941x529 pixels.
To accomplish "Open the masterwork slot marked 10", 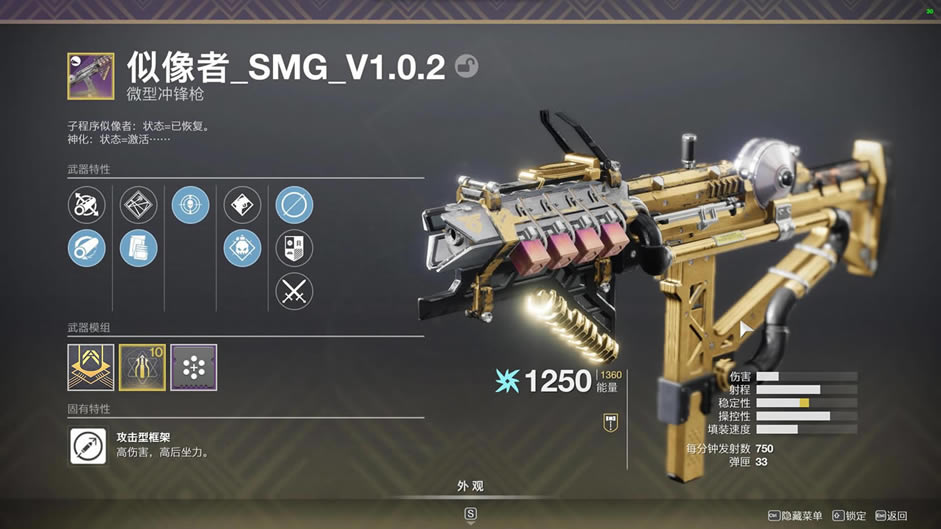I will (x=142, y=367).
